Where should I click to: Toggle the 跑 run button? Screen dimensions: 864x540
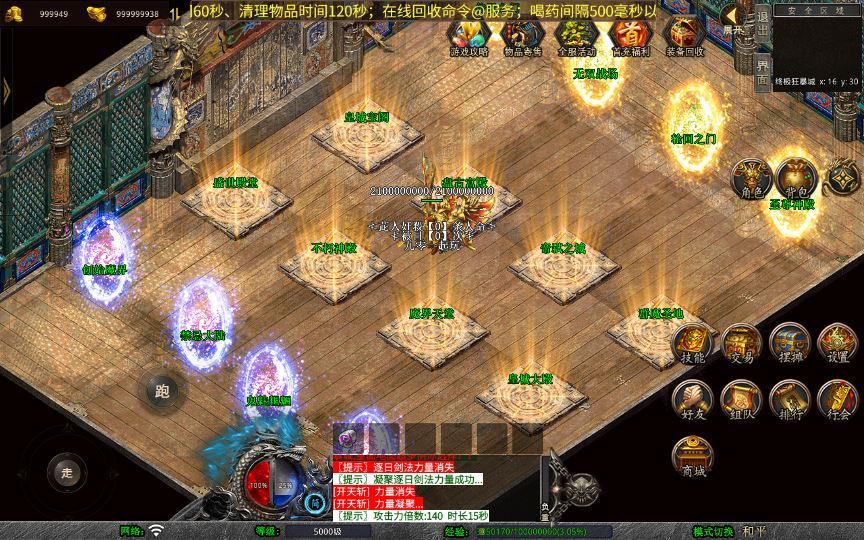coord(161,390)
